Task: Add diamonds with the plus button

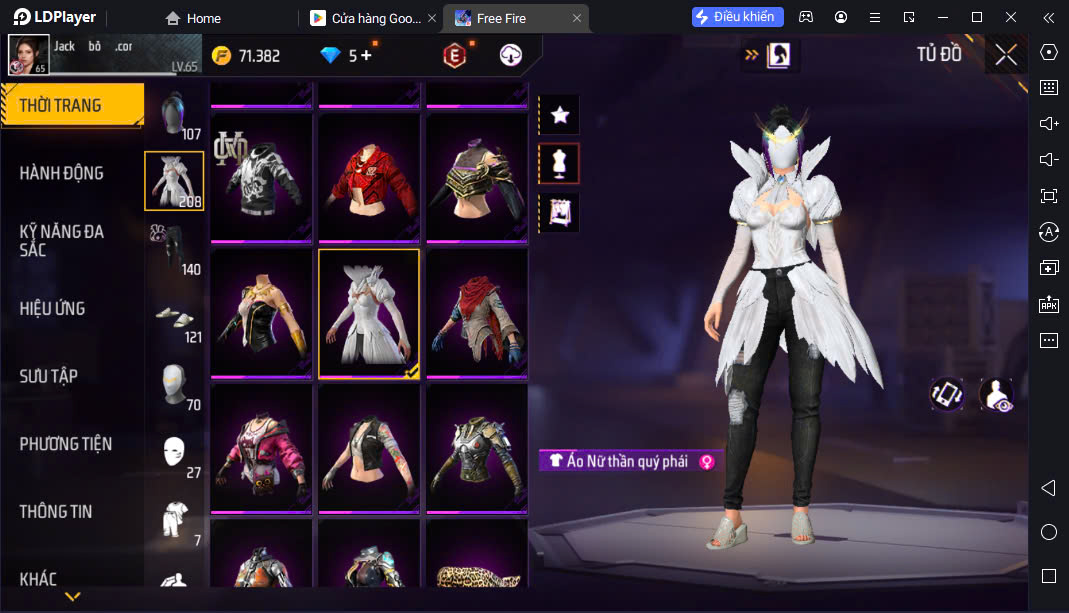Action: [366, 56]
